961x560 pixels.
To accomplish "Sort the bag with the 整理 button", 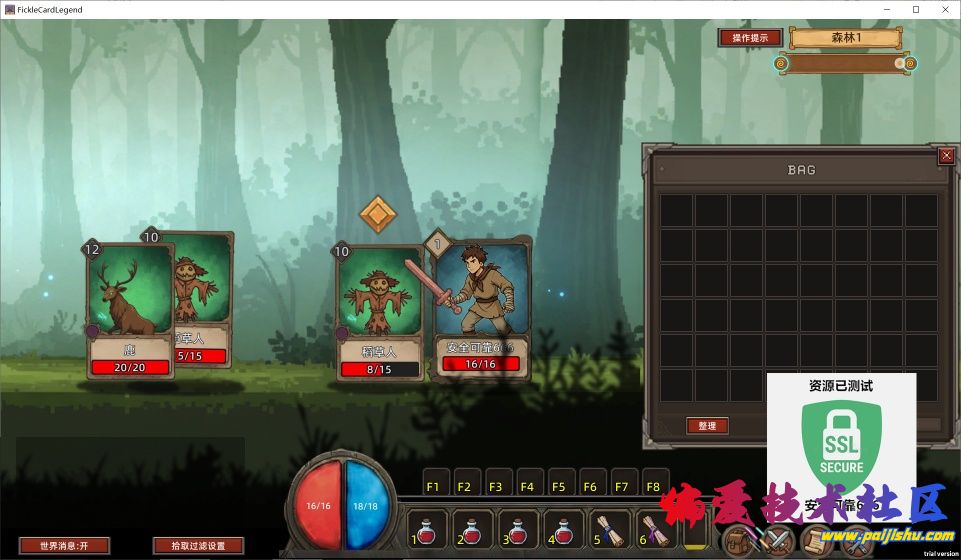I will click(707, 426).
